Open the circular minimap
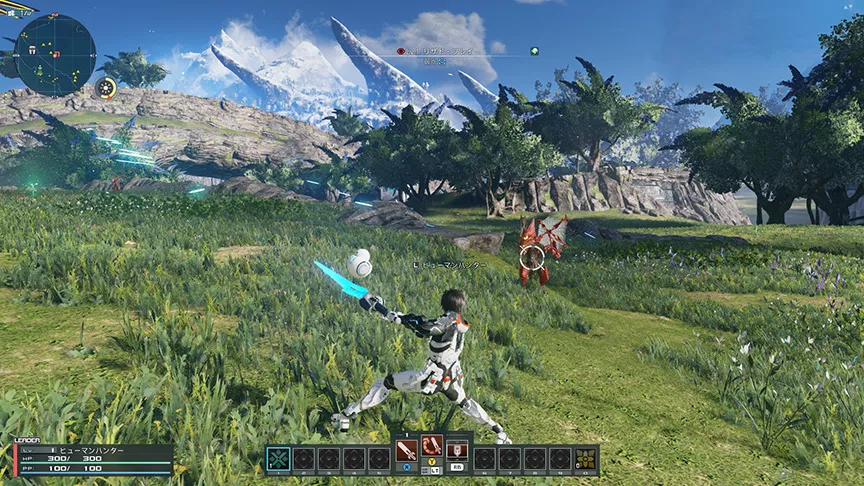 coord(56,55)
